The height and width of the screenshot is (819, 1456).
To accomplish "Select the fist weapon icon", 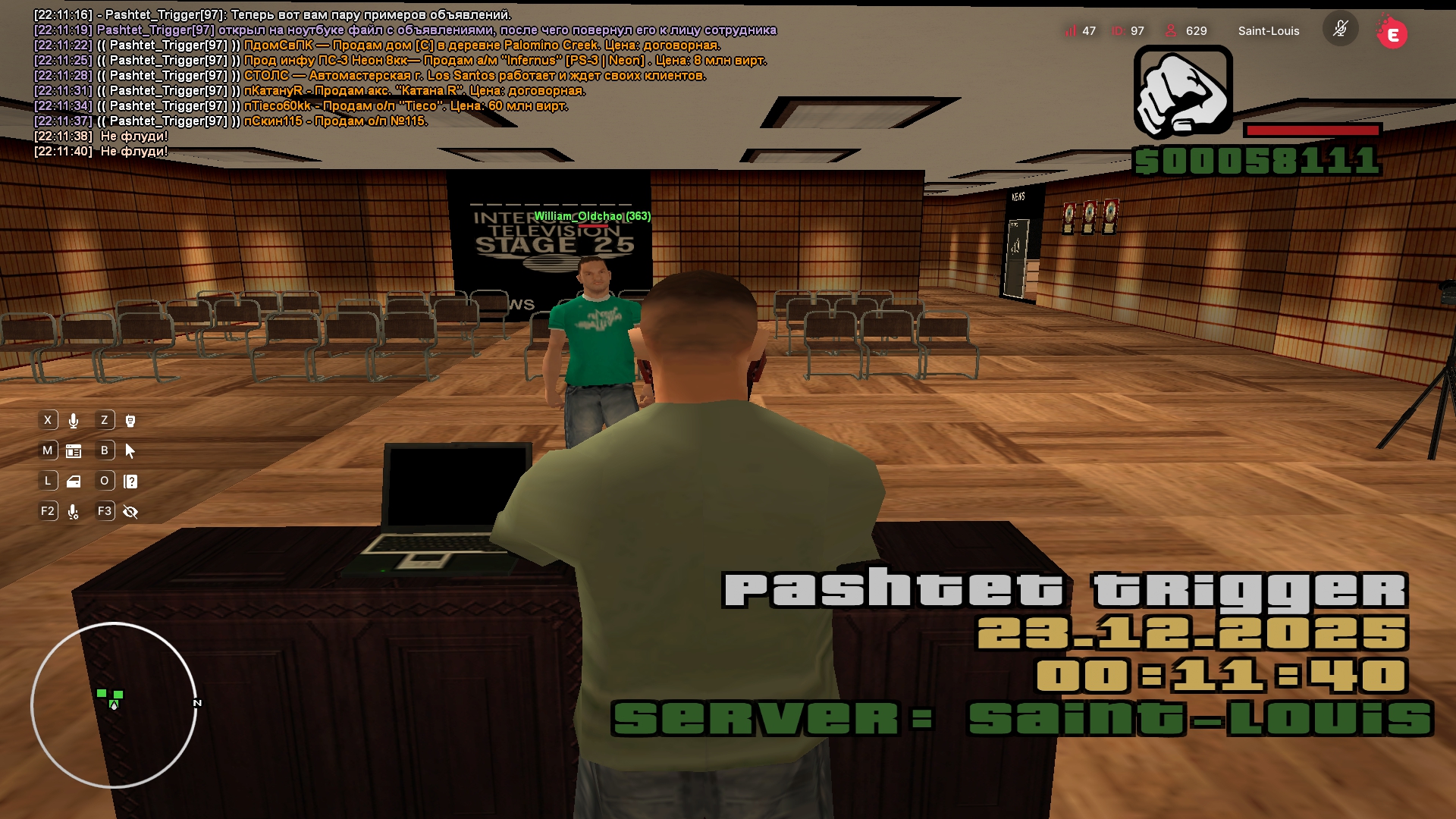I will [1182, 93].
